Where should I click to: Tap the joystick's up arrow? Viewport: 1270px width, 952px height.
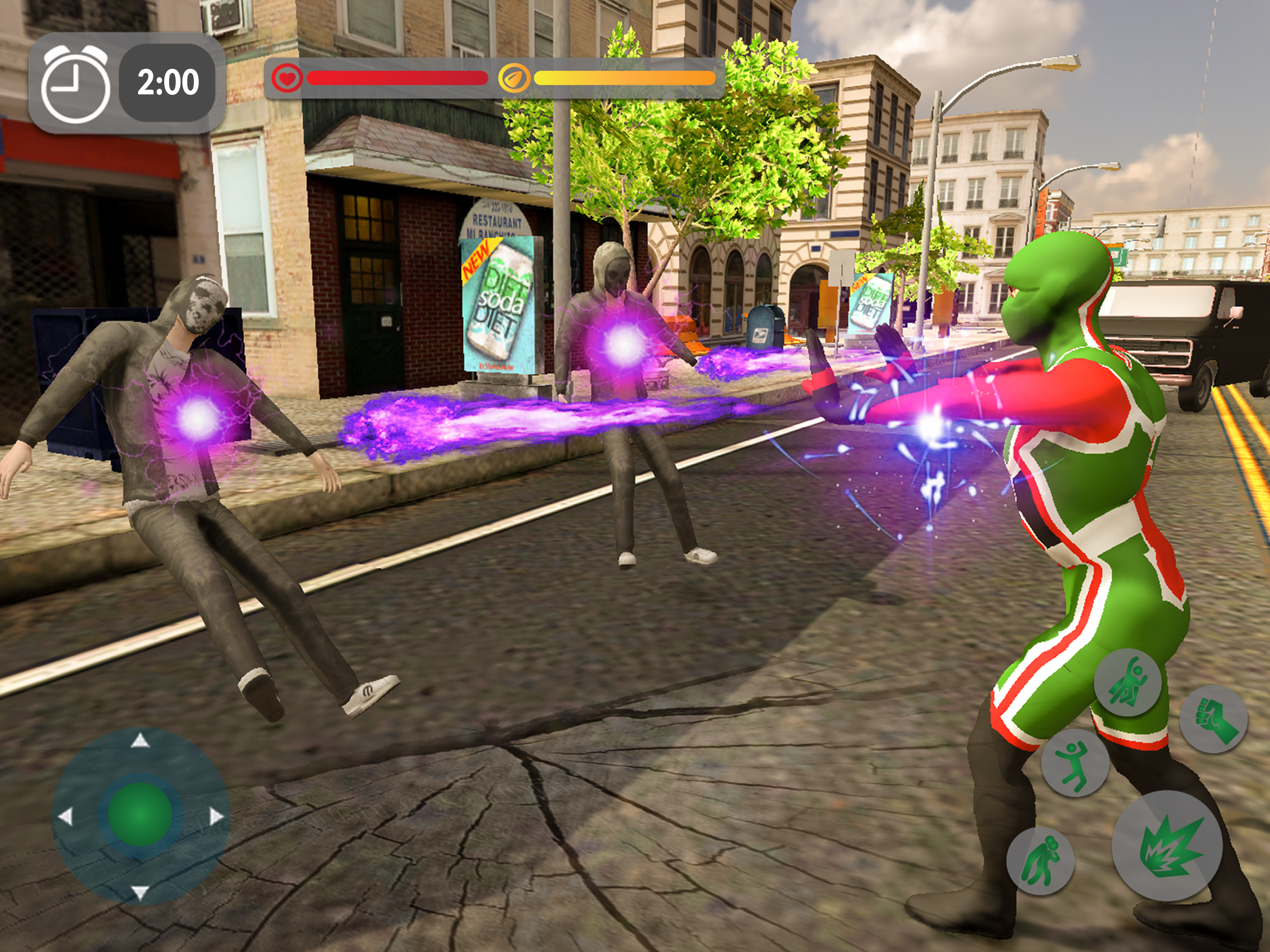click(x=140, y=740)
